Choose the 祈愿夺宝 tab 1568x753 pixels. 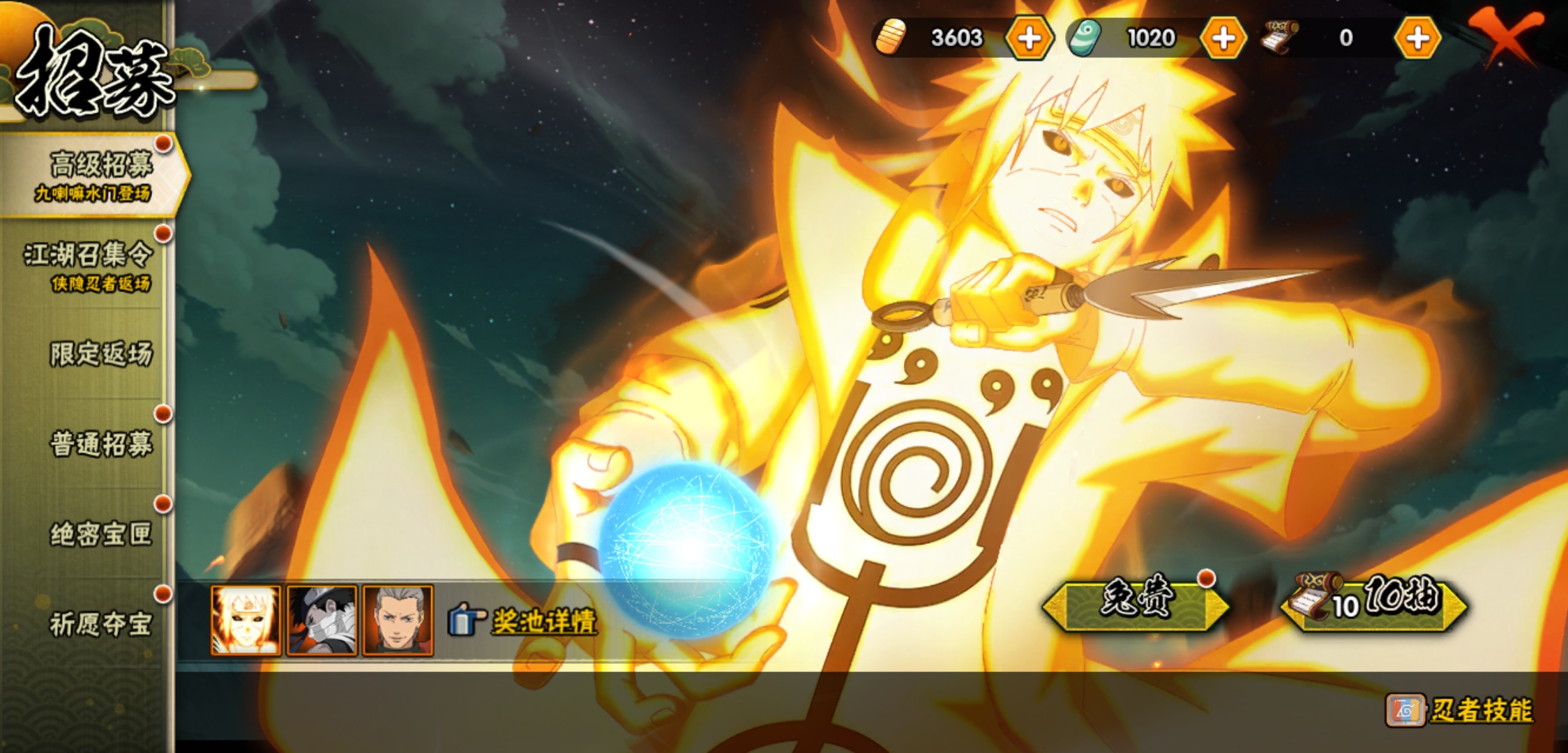pyautogui.click(x=100, y=624)
